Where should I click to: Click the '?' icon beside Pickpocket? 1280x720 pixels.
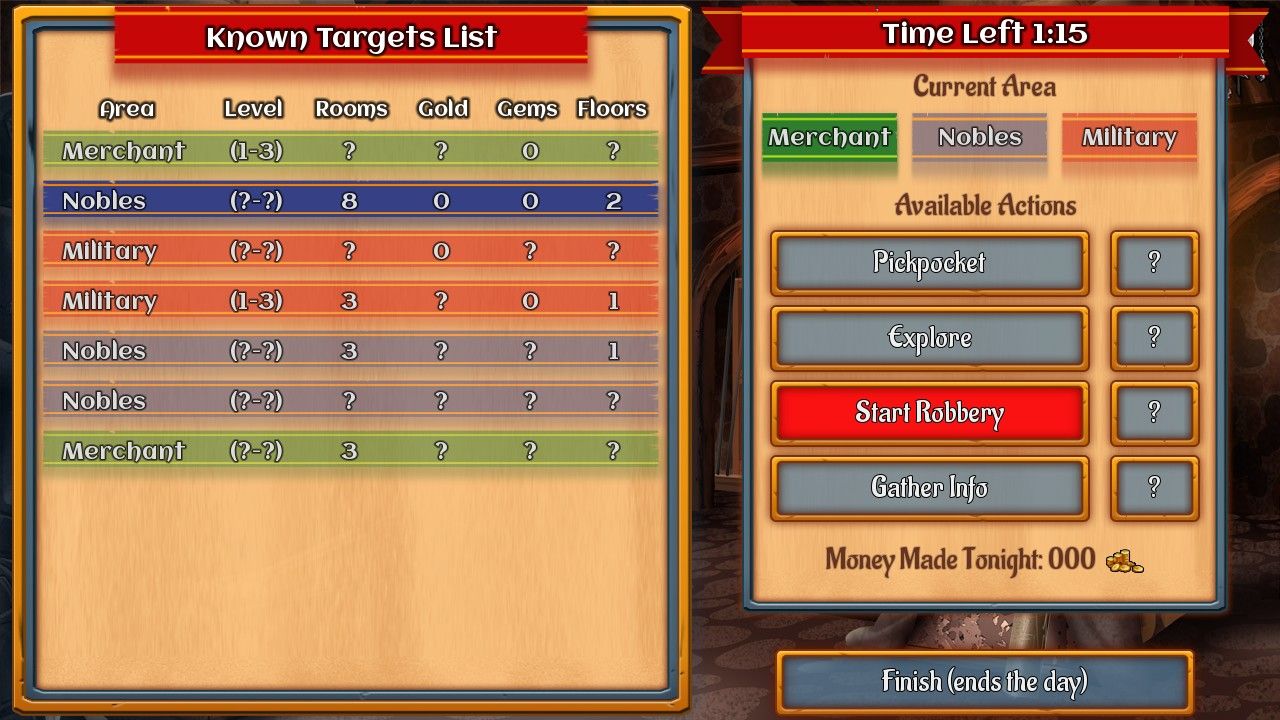coord(1154,264)
